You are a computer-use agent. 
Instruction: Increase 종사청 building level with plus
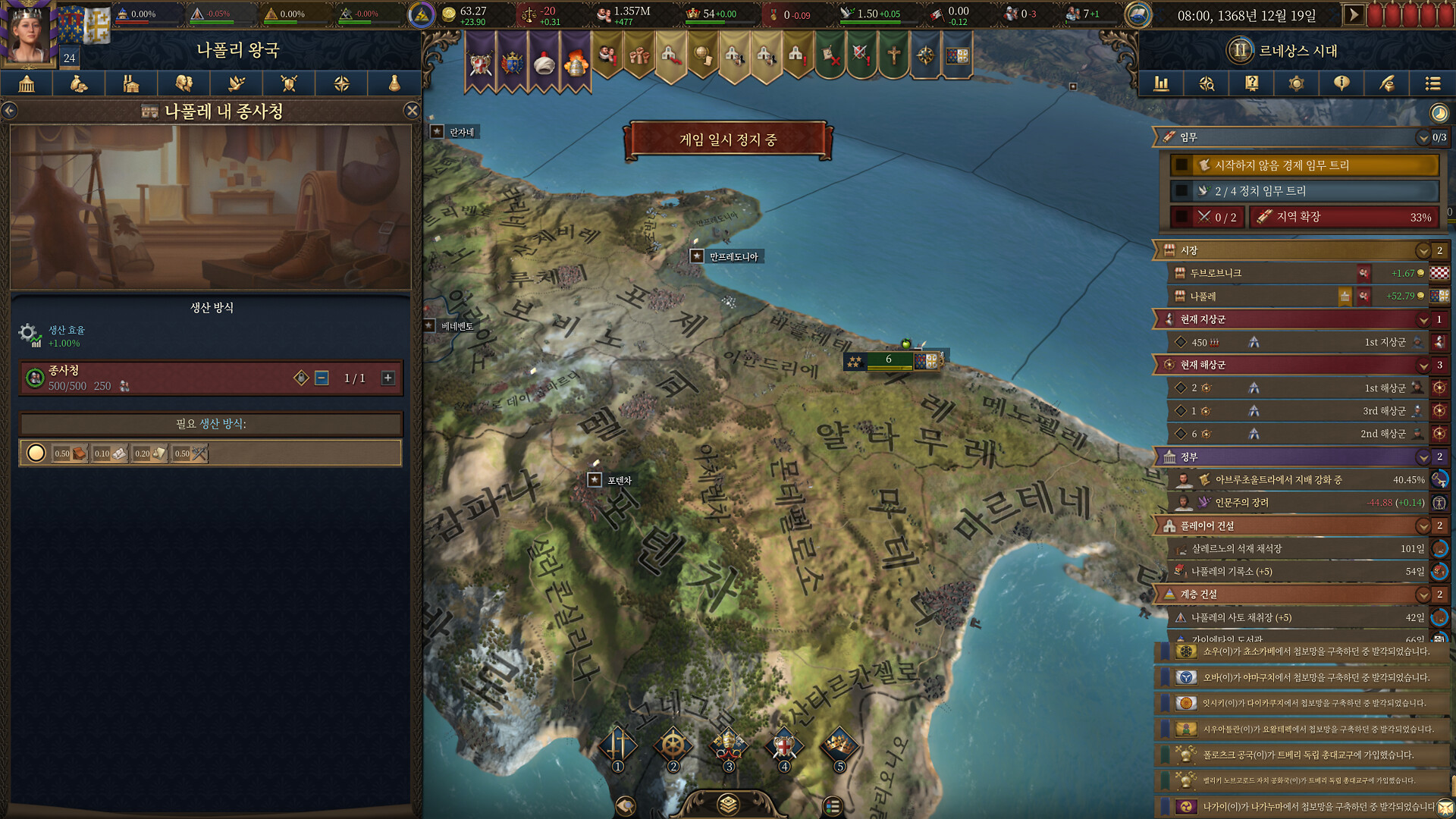pyautogui.click(x=388, y=378)
